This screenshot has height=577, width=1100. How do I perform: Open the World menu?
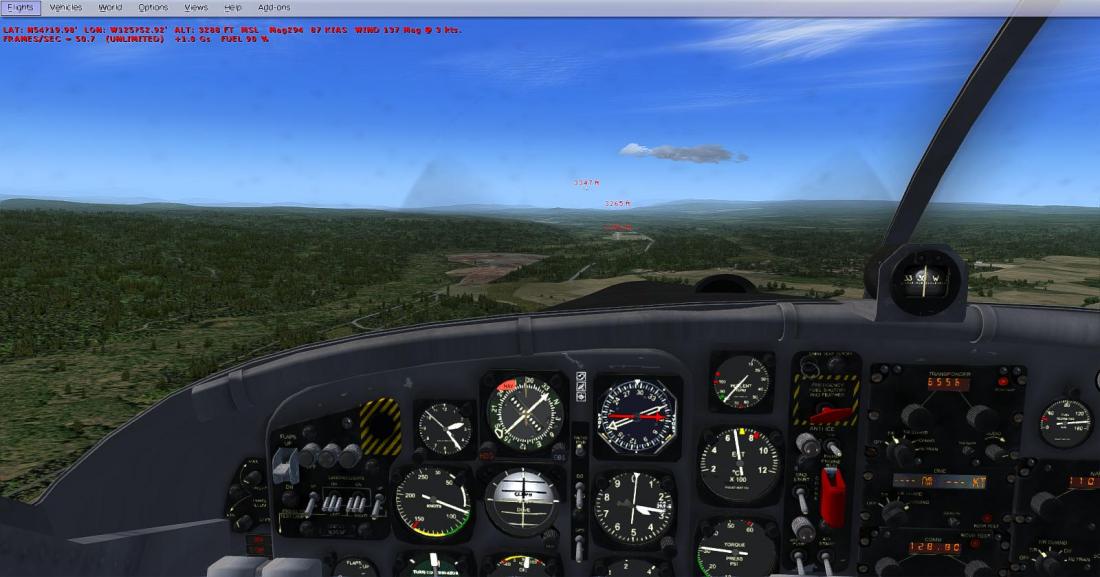[110, 7]
